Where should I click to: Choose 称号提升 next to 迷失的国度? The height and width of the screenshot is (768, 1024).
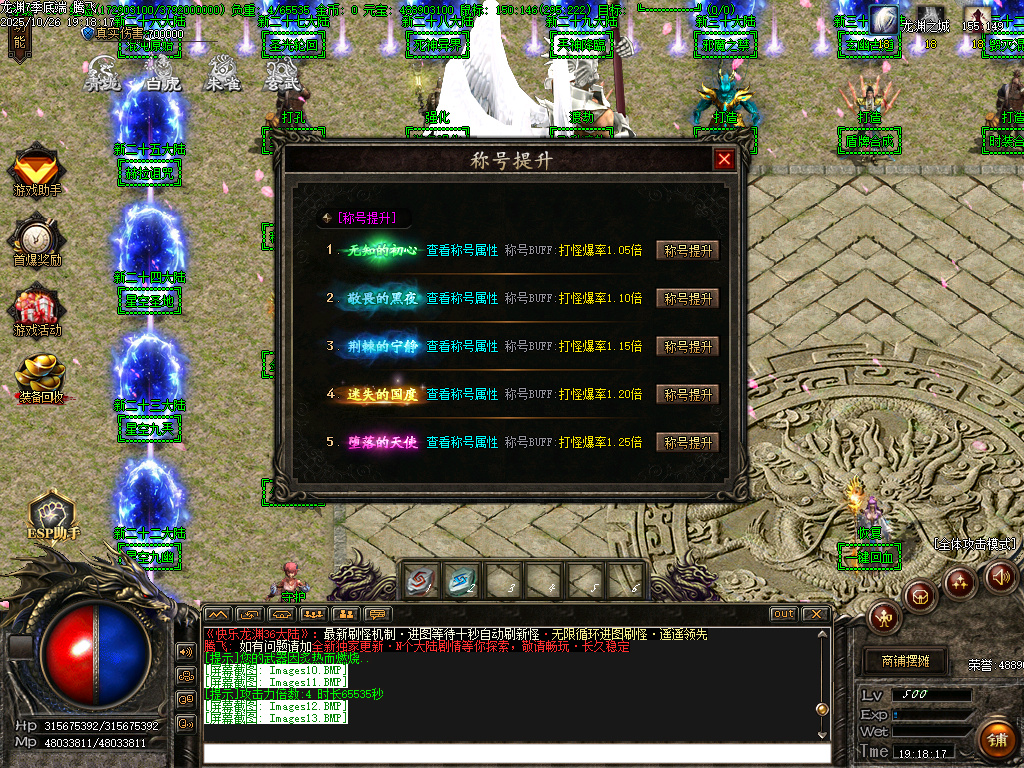coord(687,395)
